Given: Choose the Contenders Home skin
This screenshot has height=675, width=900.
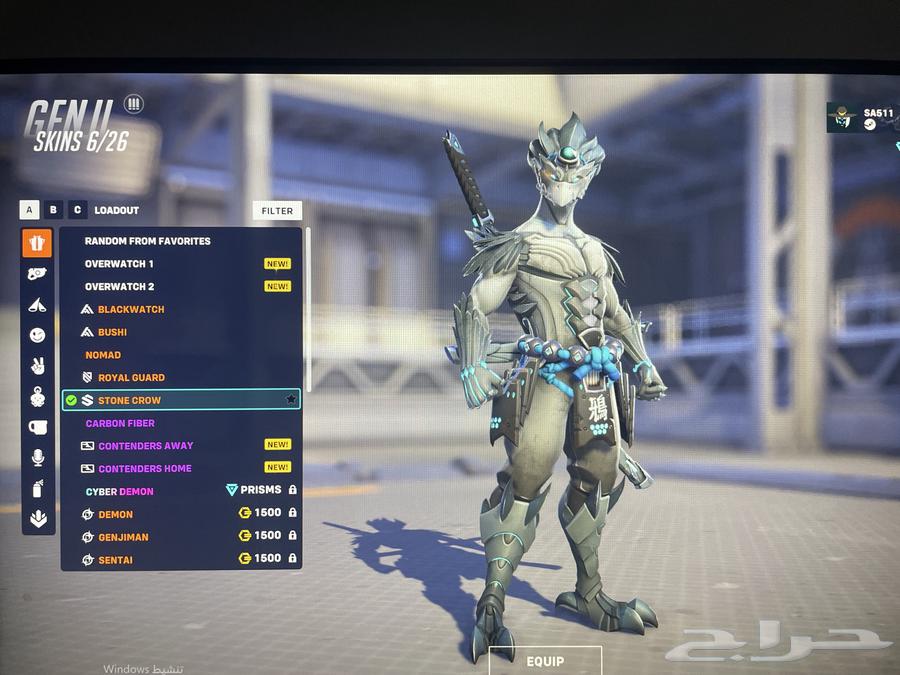Looking at the screenshot, I should tap(145, 469).
